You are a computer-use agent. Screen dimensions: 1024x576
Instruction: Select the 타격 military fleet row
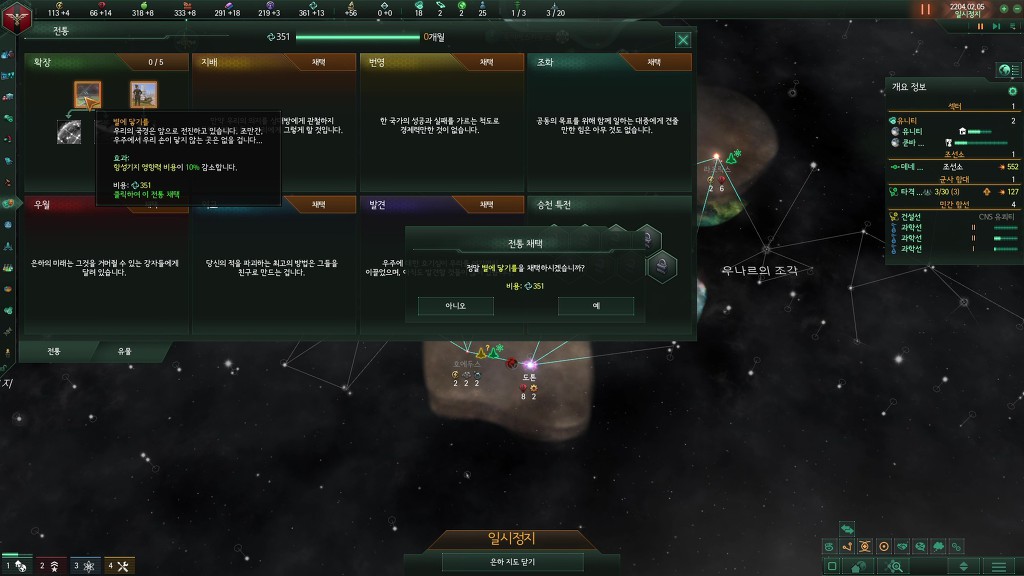(910, 191)
